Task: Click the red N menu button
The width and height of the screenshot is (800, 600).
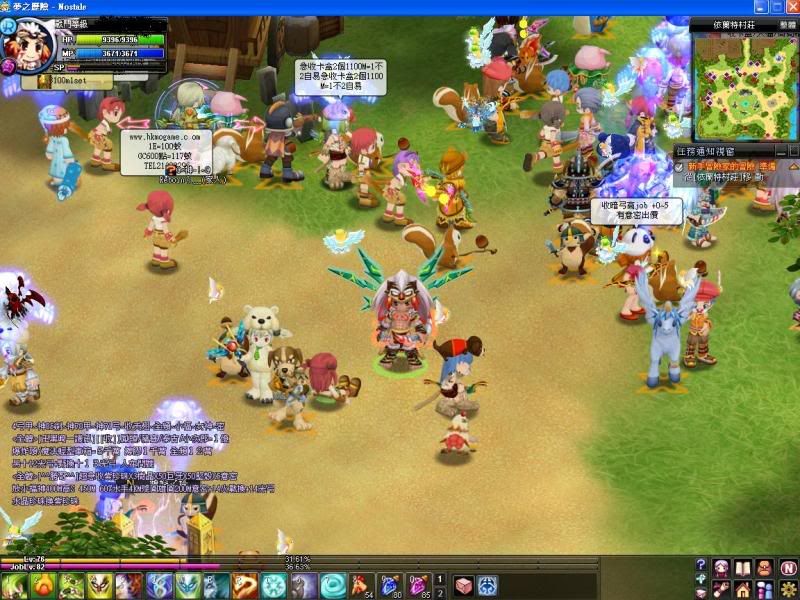Action: point(787,569)
